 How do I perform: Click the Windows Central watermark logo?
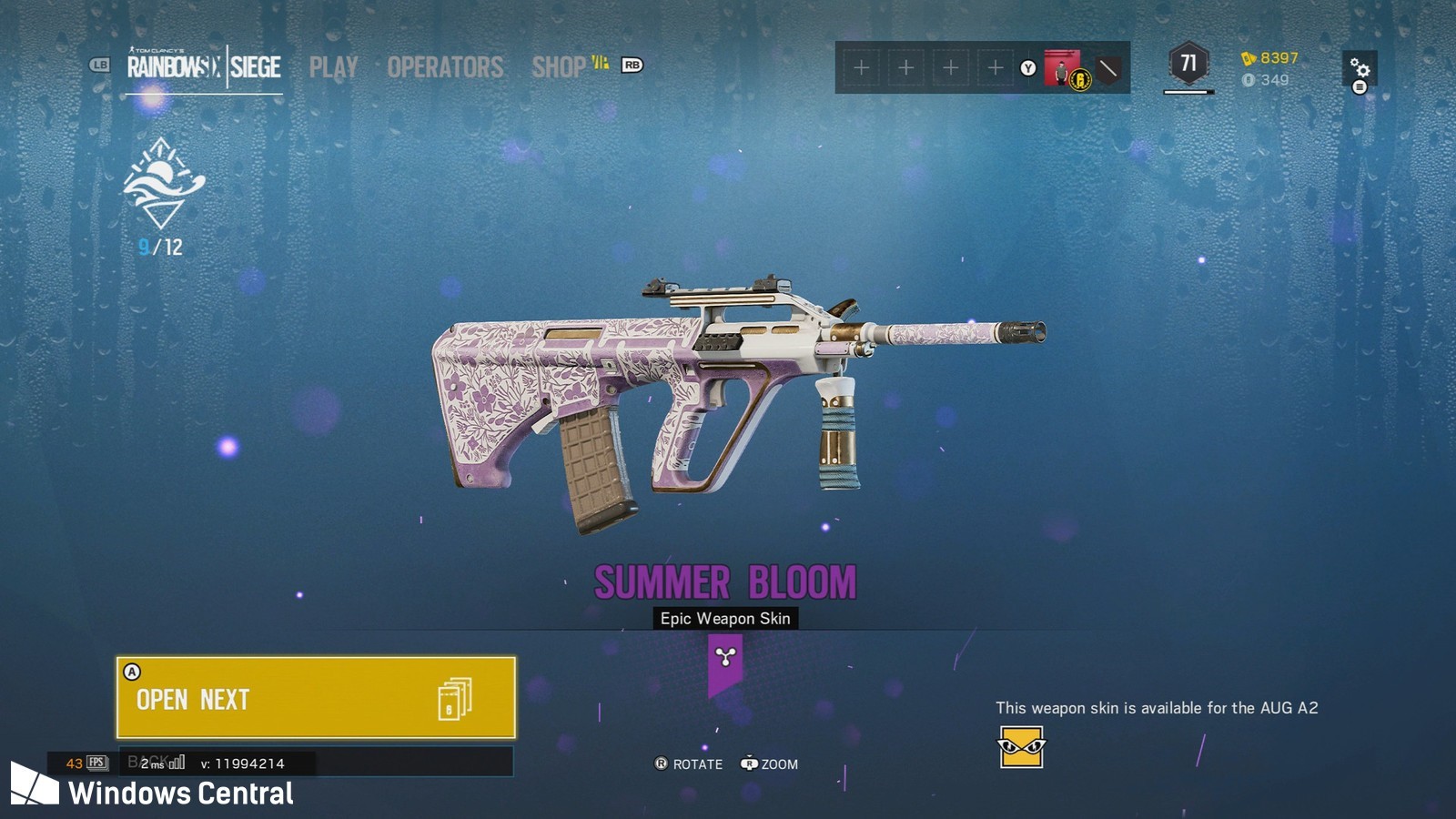[x=35, y=784]
